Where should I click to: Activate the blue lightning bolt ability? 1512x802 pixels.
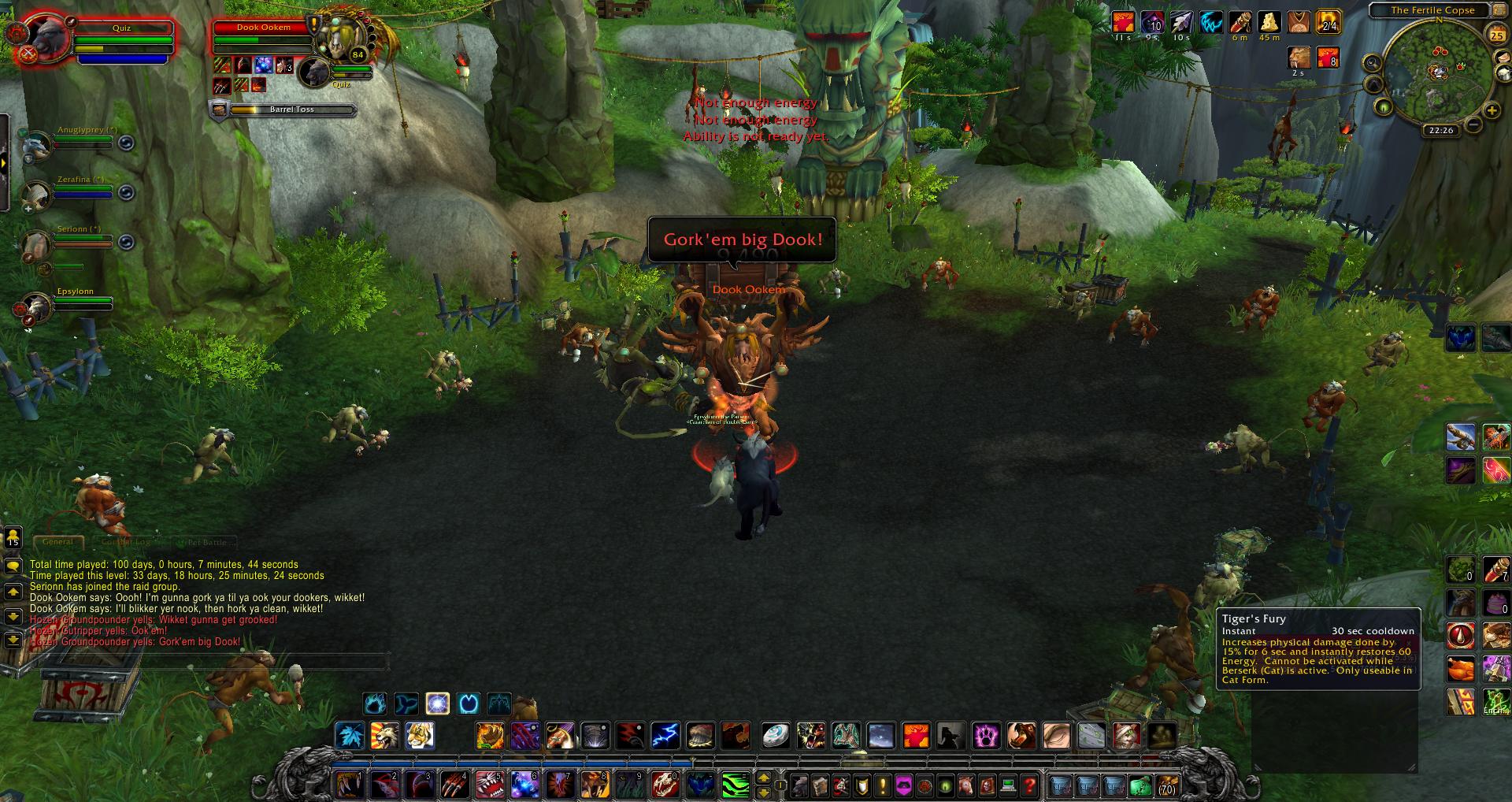[x=665, y=736]
